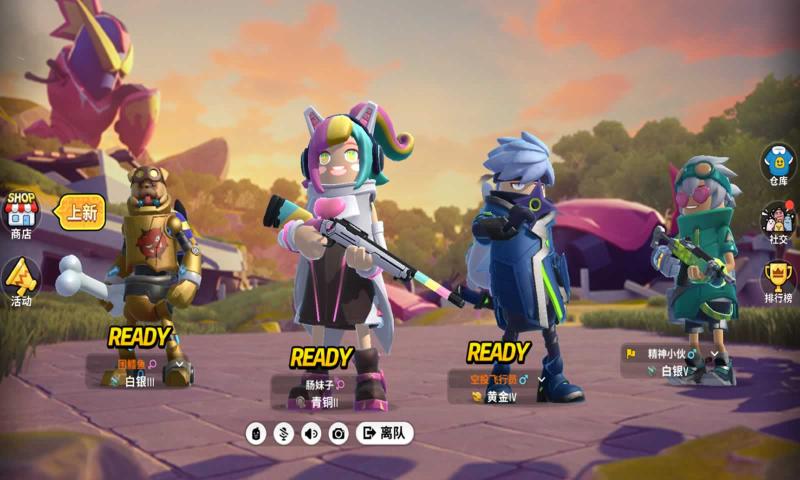View the 排行榜 leaderboard trophy

click(778, 280)
